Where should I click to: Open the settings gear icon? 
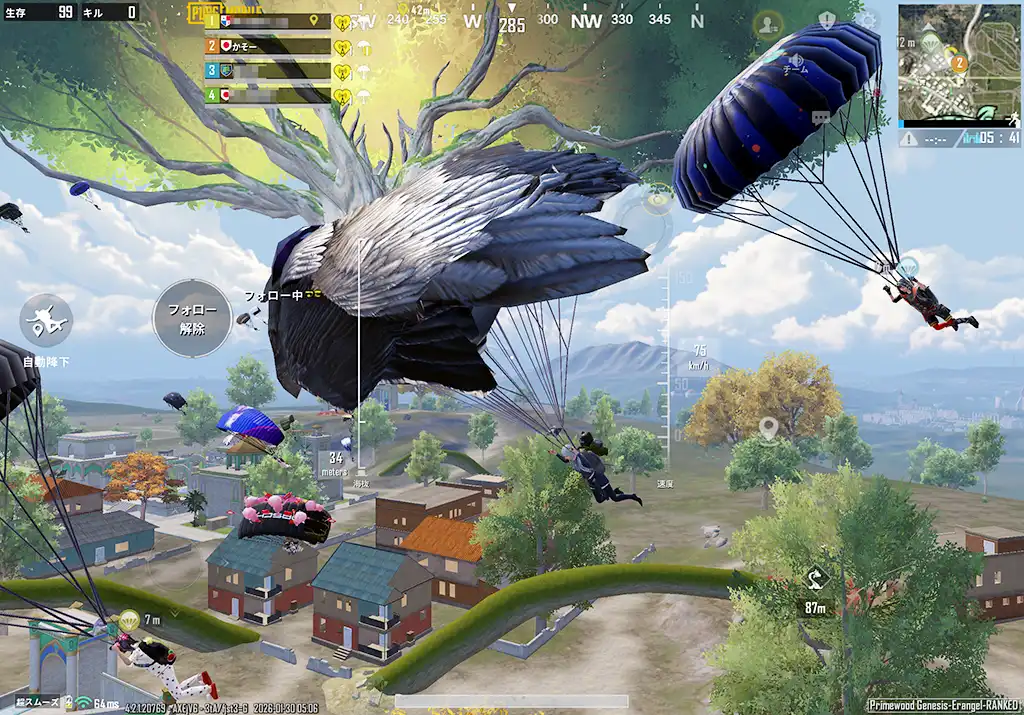click(867, 21)
